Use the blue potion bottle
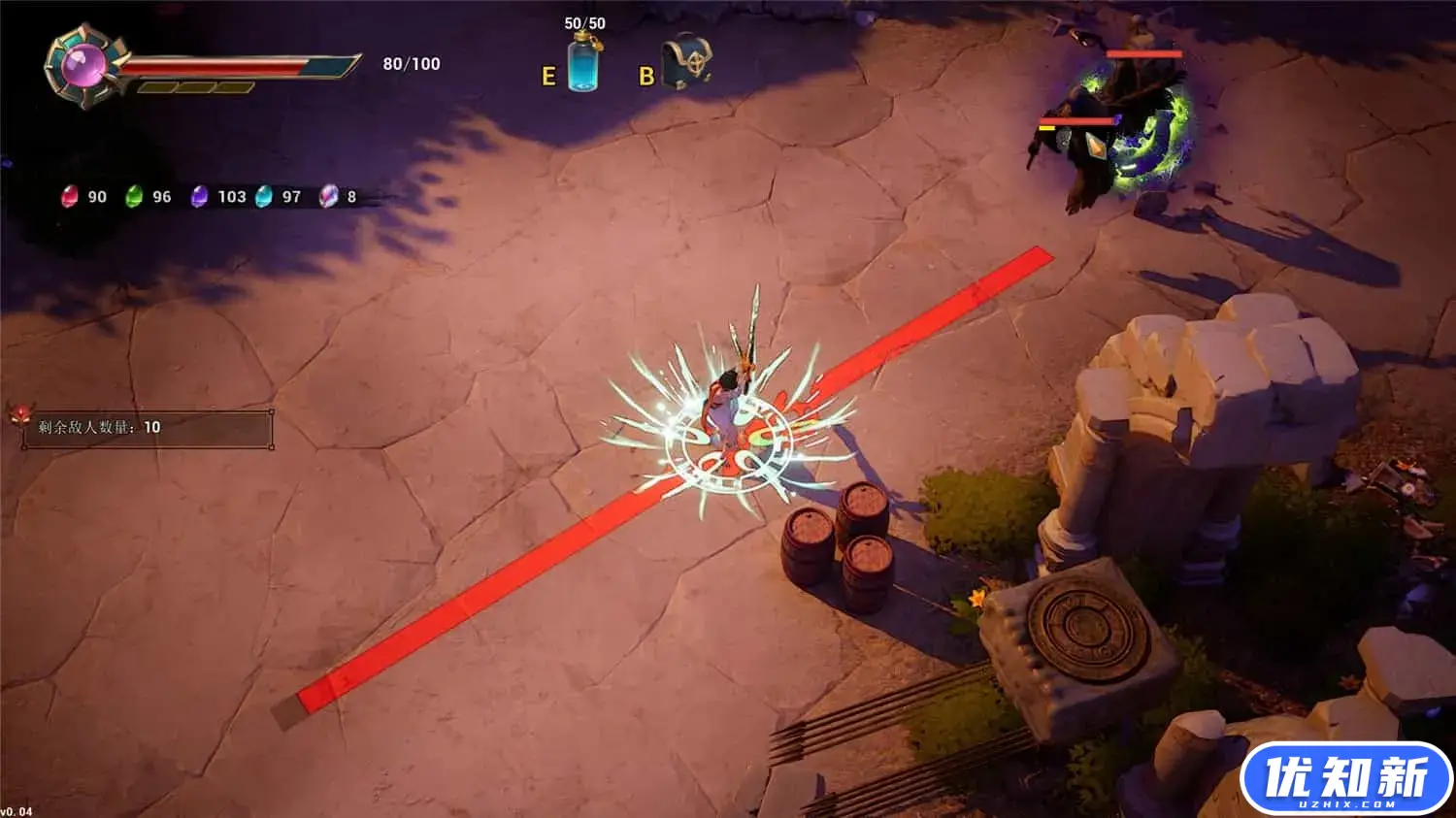The image size is (1456, 818). pyautogui.click(x=583, y=62)
